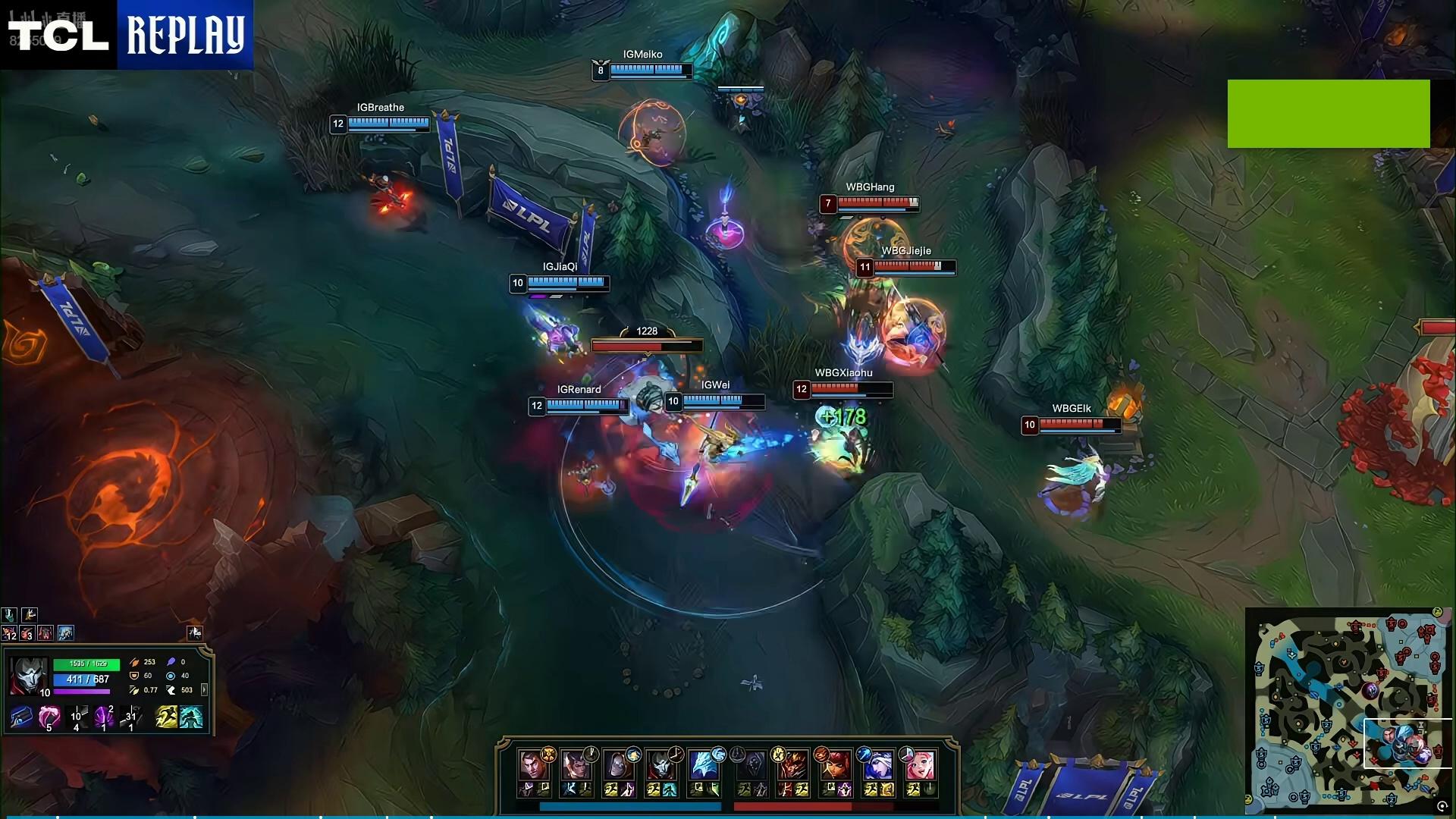Select the red-haired champion portrait in scoreboard
1456x819 pixels.
(x=835, y=765)
